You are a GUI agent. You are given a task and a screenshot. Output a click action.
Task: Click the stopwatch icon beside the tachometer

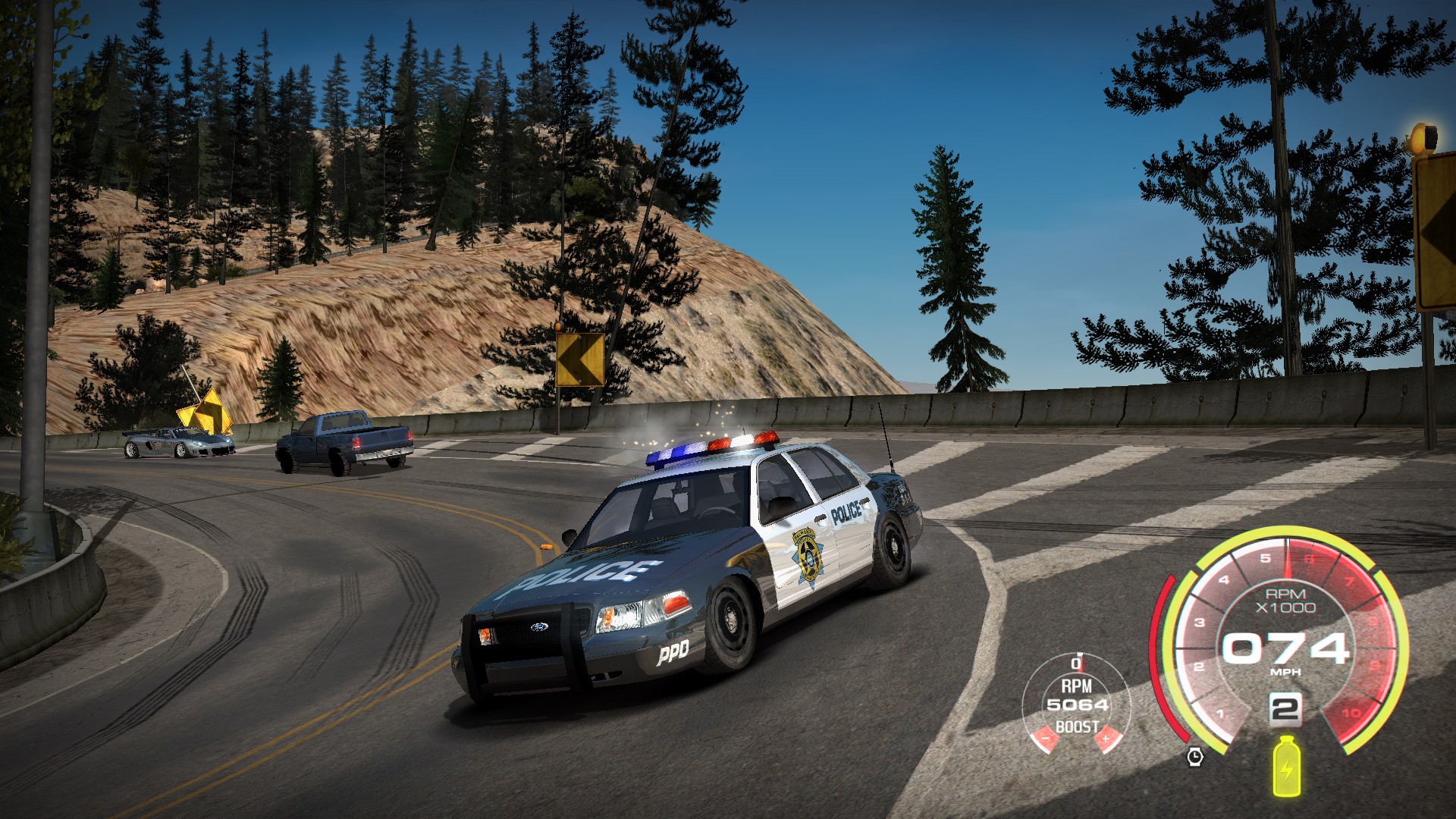click(1195, 756)
